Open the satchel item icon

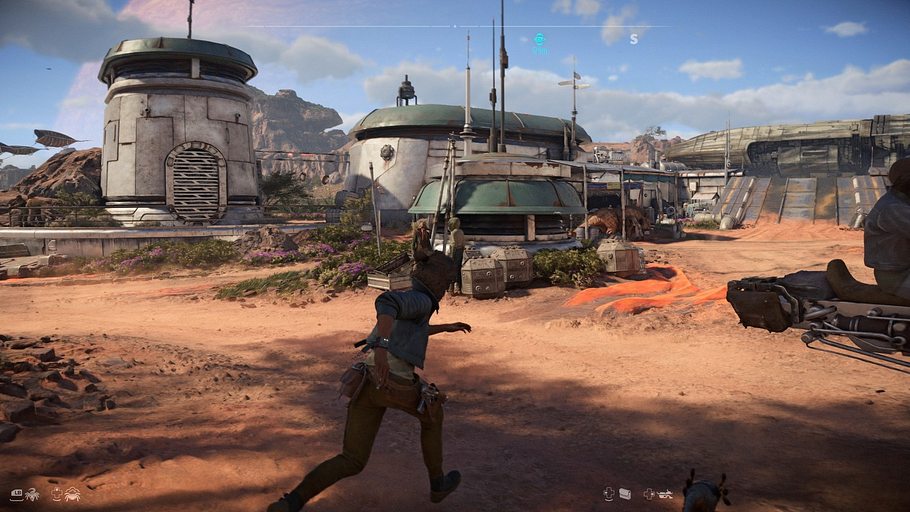click(625, 493)
